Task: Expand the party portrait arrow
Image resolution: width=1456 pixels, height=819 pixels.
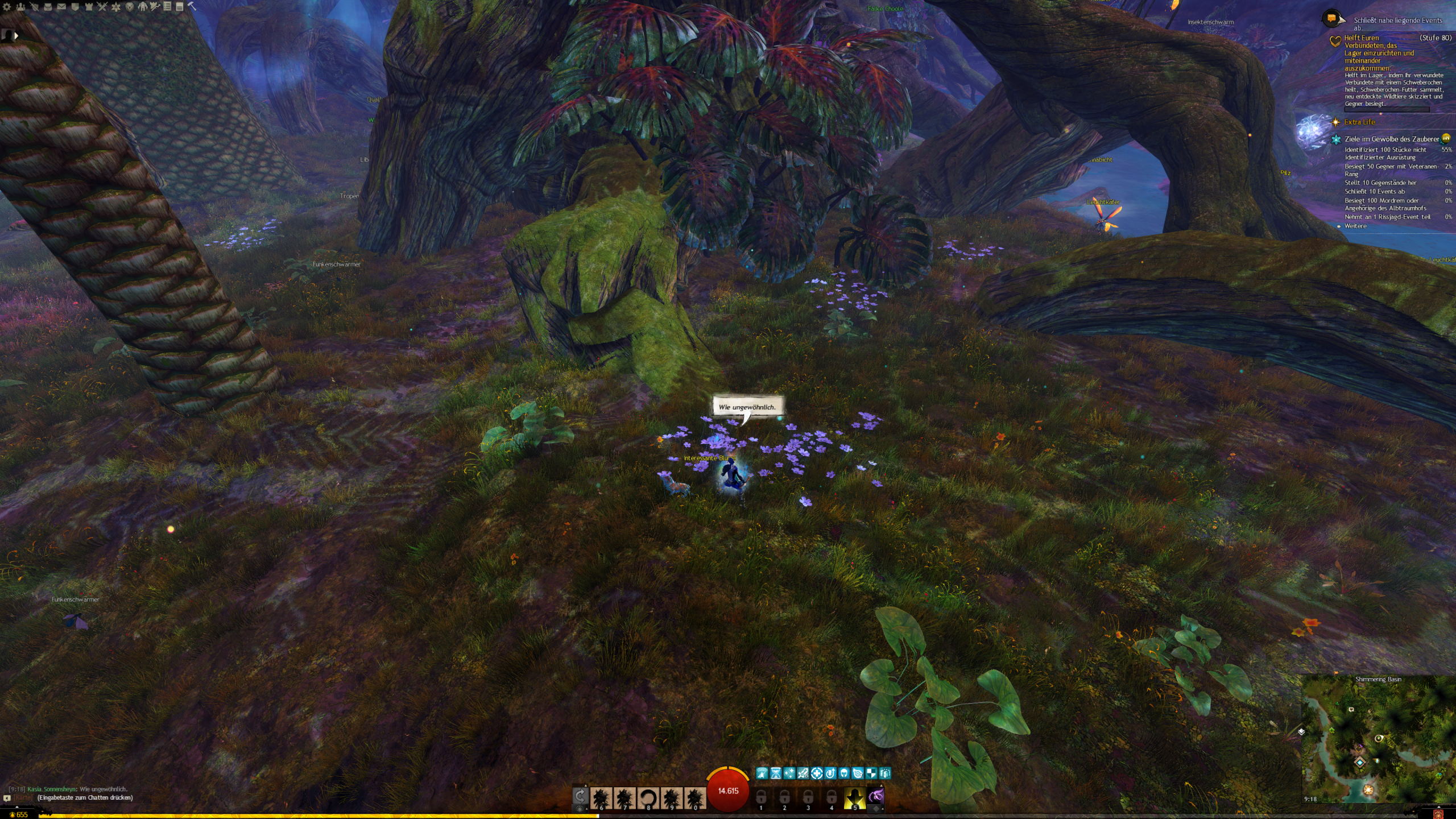Action: [x=16, y=35]
